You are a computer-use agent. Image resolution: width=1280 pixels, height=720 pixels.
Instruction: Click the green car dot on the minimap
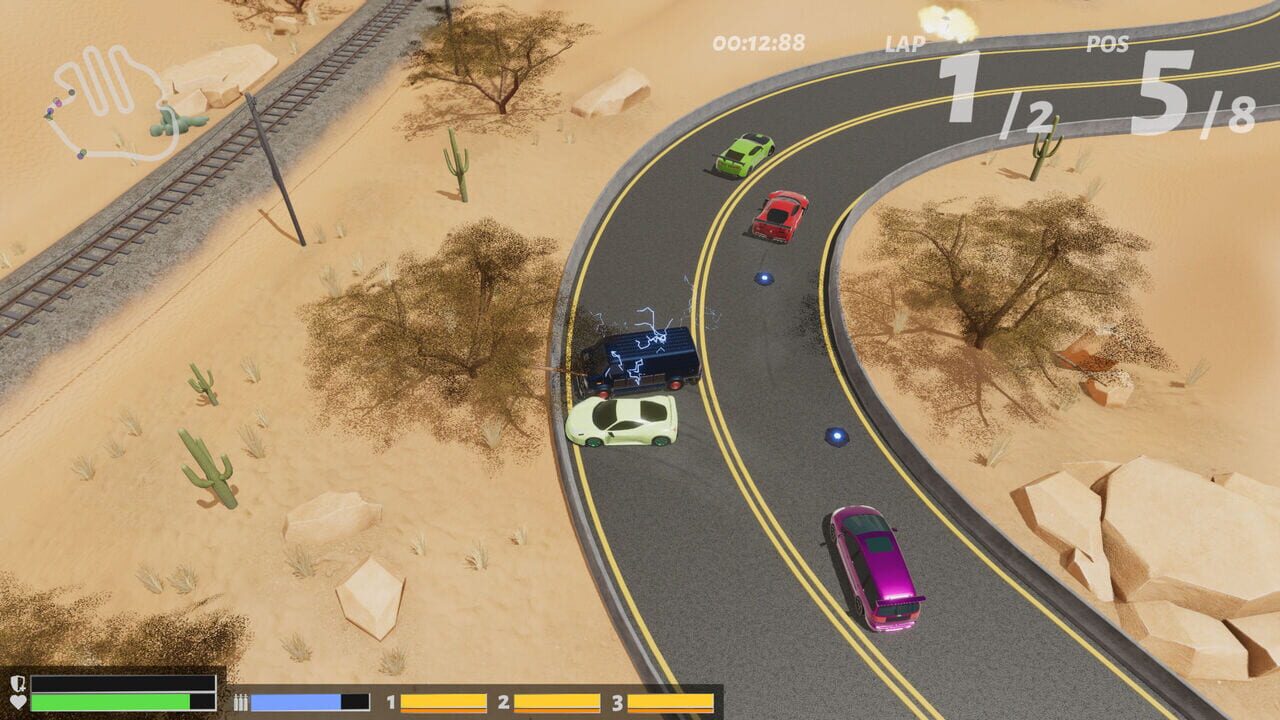(x=81, y=152)
